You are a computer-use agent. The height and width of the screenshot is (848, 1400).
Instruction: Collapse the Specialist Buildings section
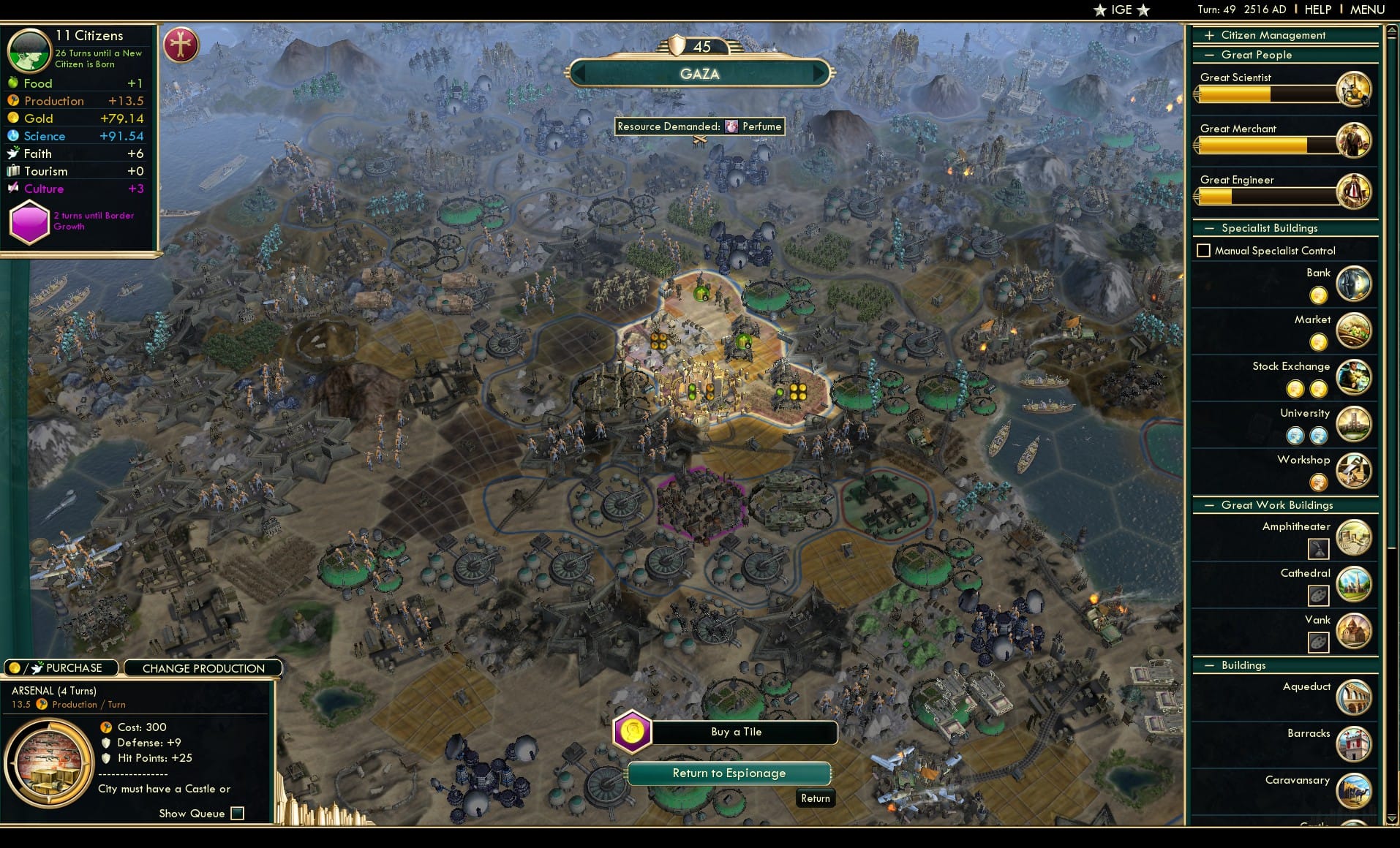(x=1208, y=227)
